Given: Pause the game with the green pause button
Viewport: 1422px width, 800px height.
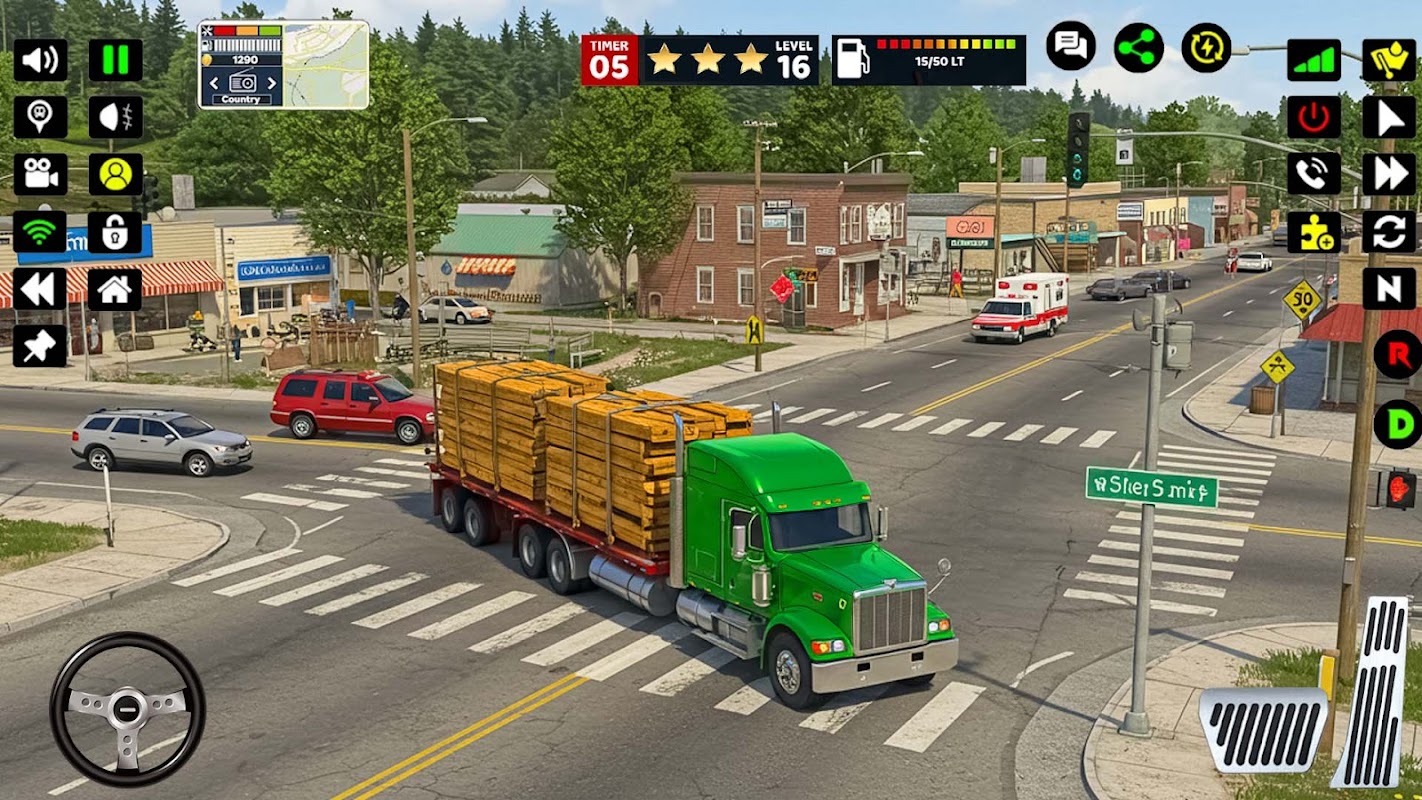Looking at the screenshot, I should pyautogui.click(x=115, y=60).
